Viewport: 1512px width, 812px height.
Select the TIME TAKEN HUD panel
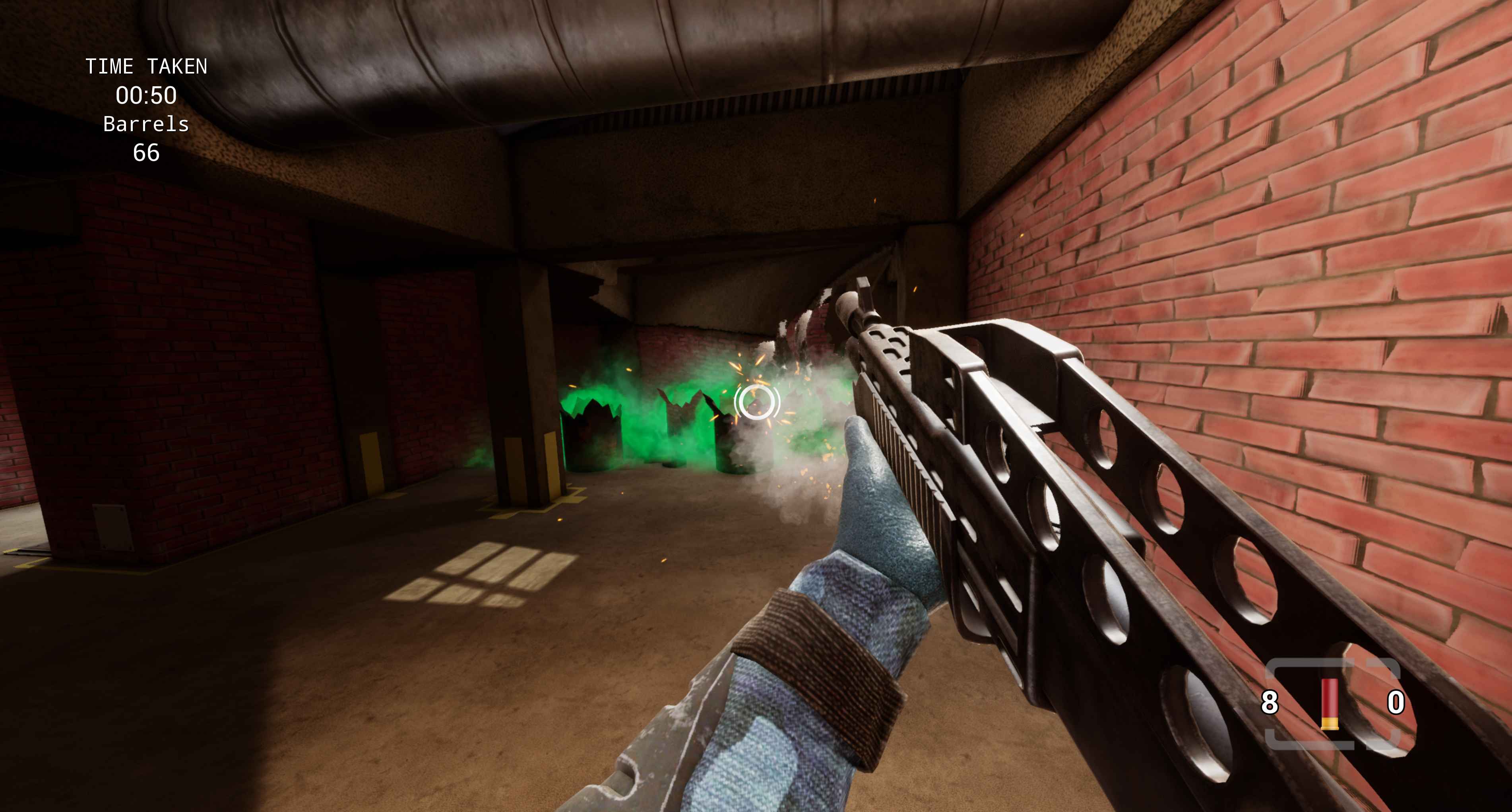146,109
